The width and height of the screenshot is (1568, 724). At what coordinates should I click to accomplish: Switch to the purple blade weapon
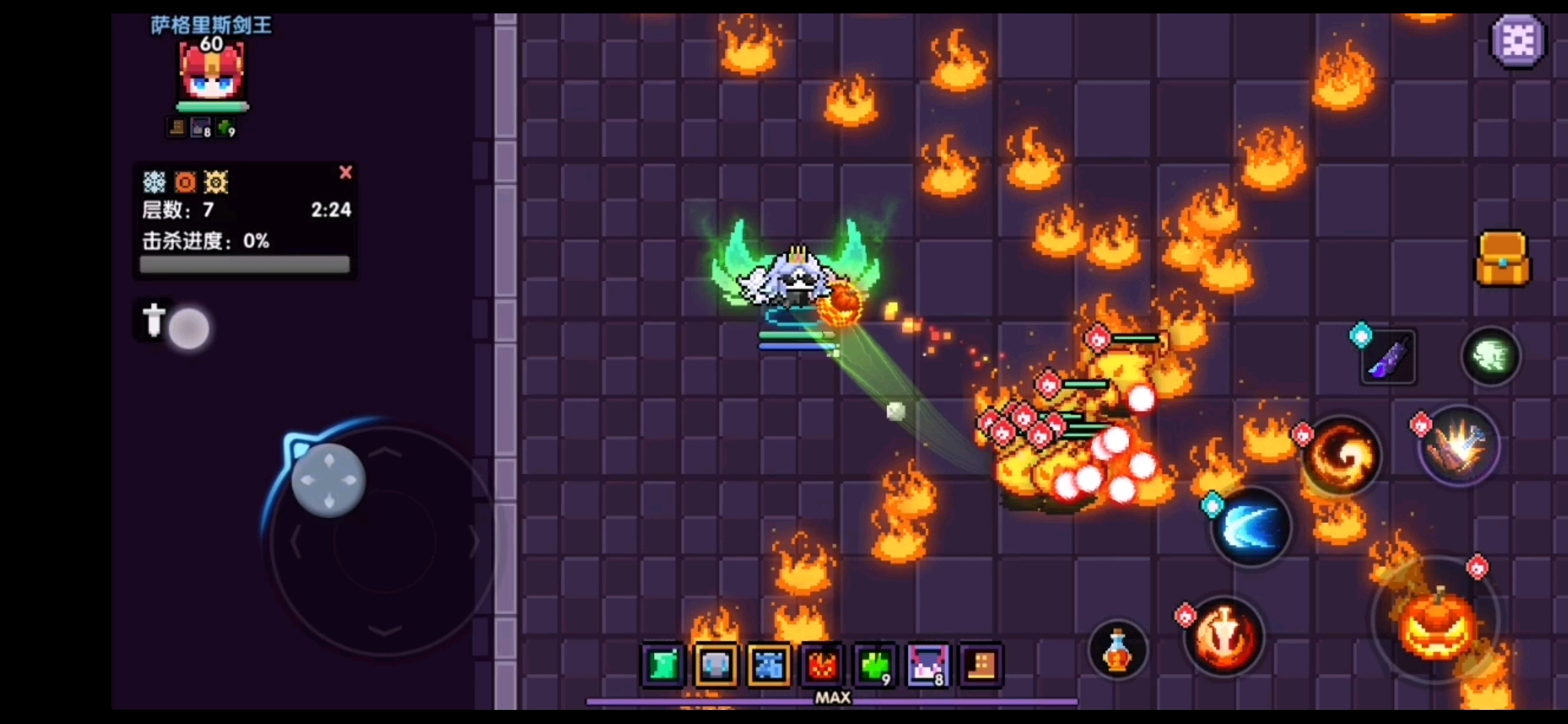(1388, 357)
